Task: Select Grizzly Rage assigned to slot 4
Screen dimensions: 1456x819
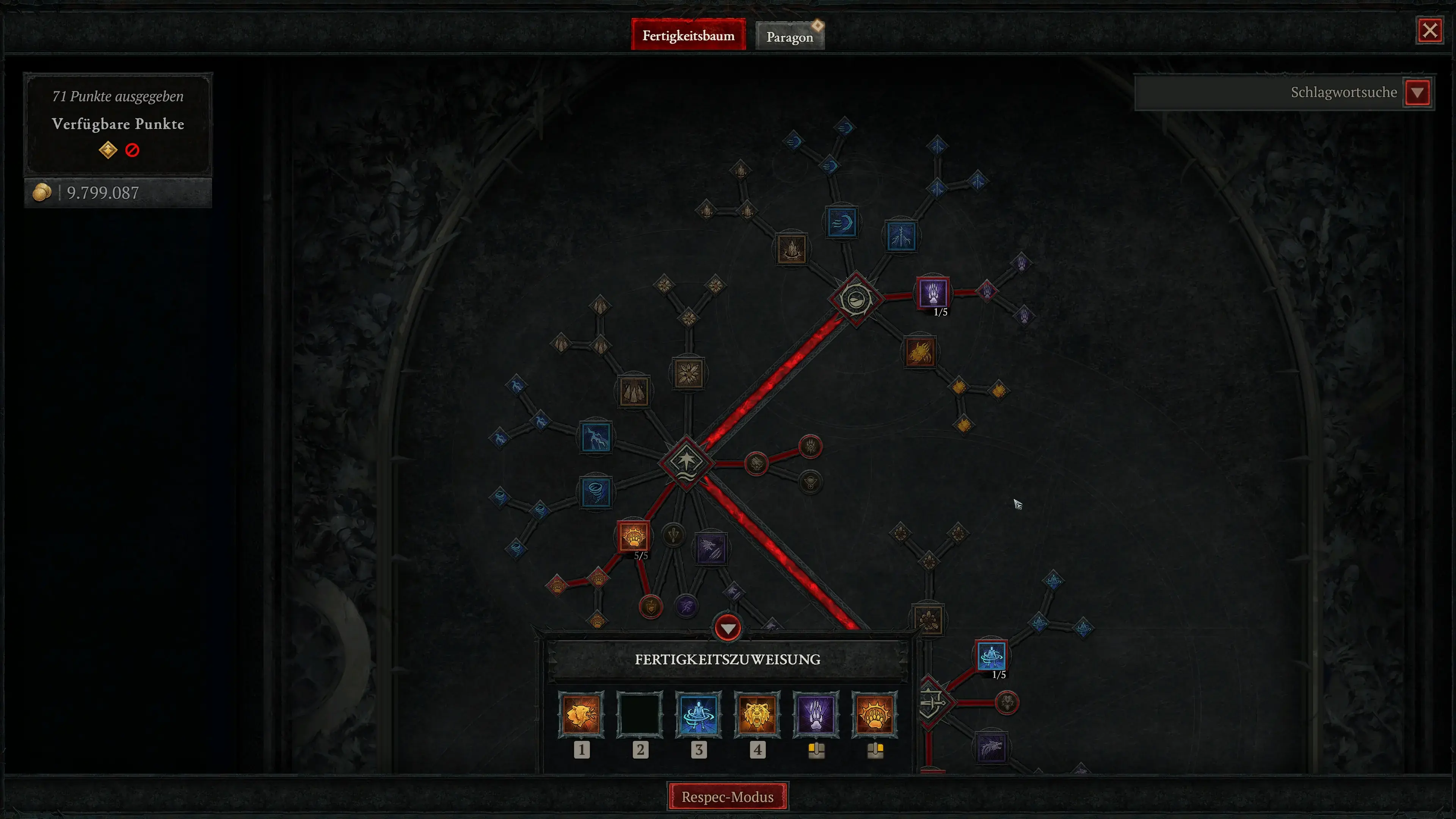Action: [x=758, y=715]
